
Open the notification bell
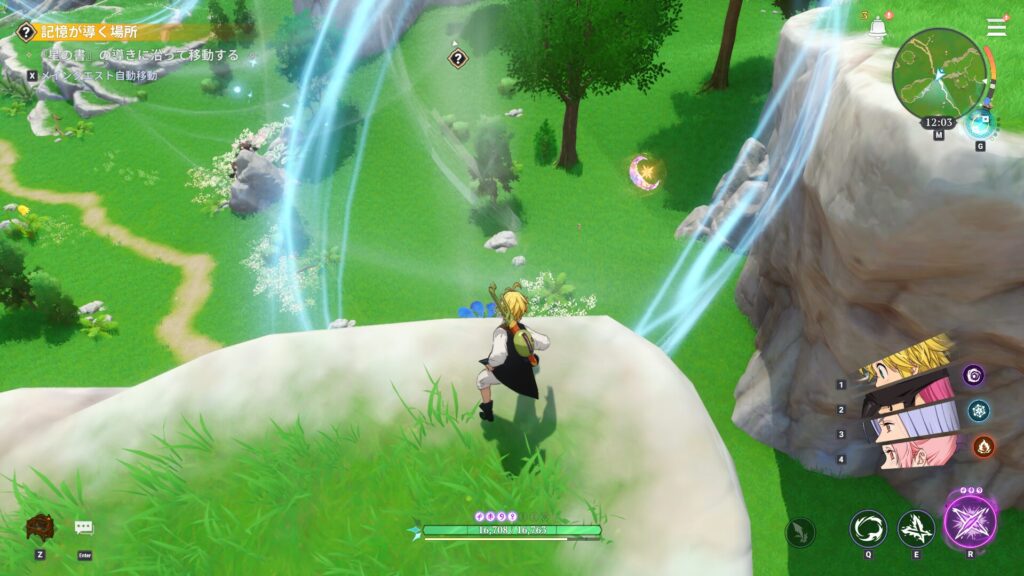click(x=878, y=29)
